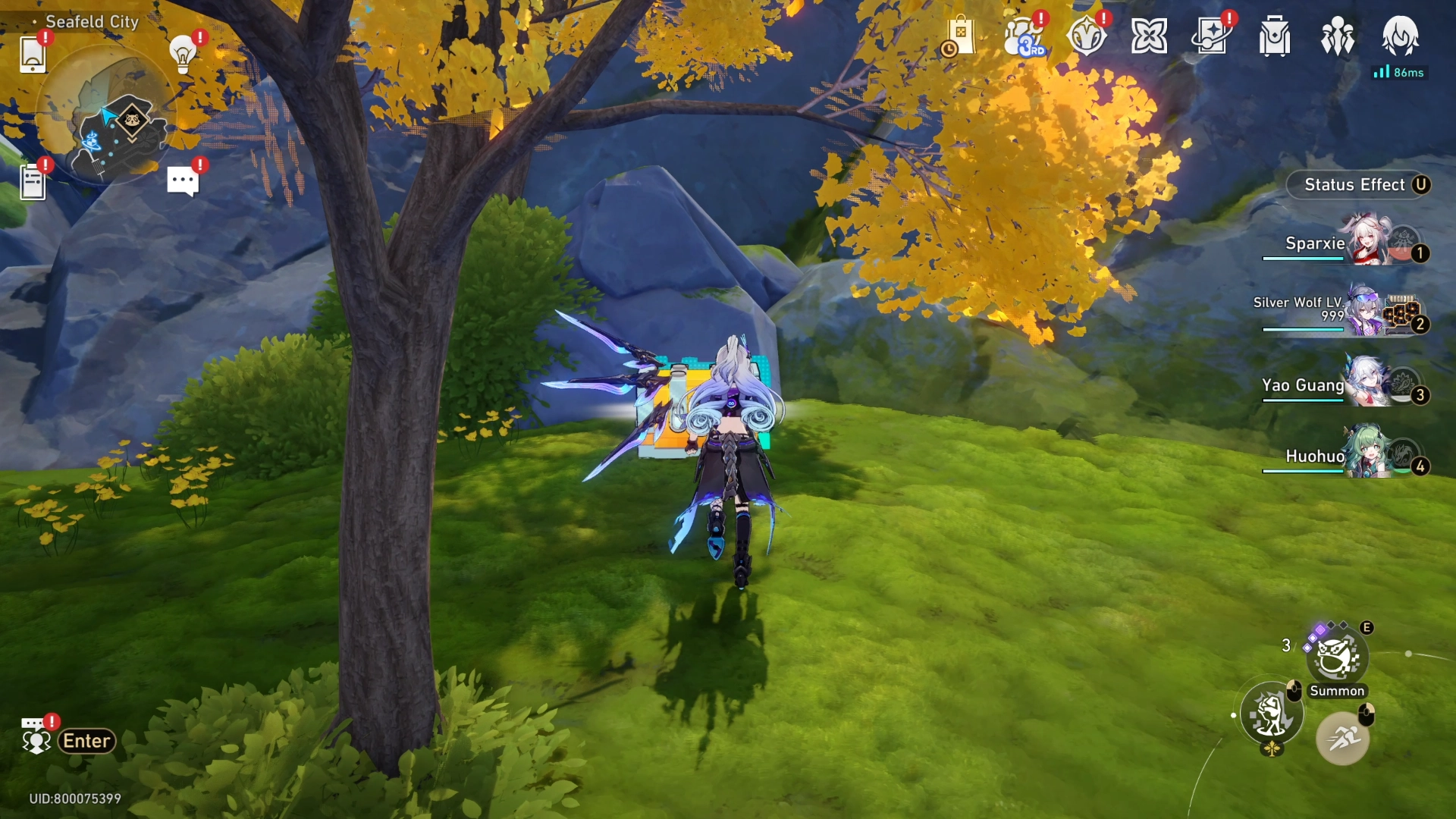
Task: Click the lightbulb tips icon
Action: (x=183, y=54)
